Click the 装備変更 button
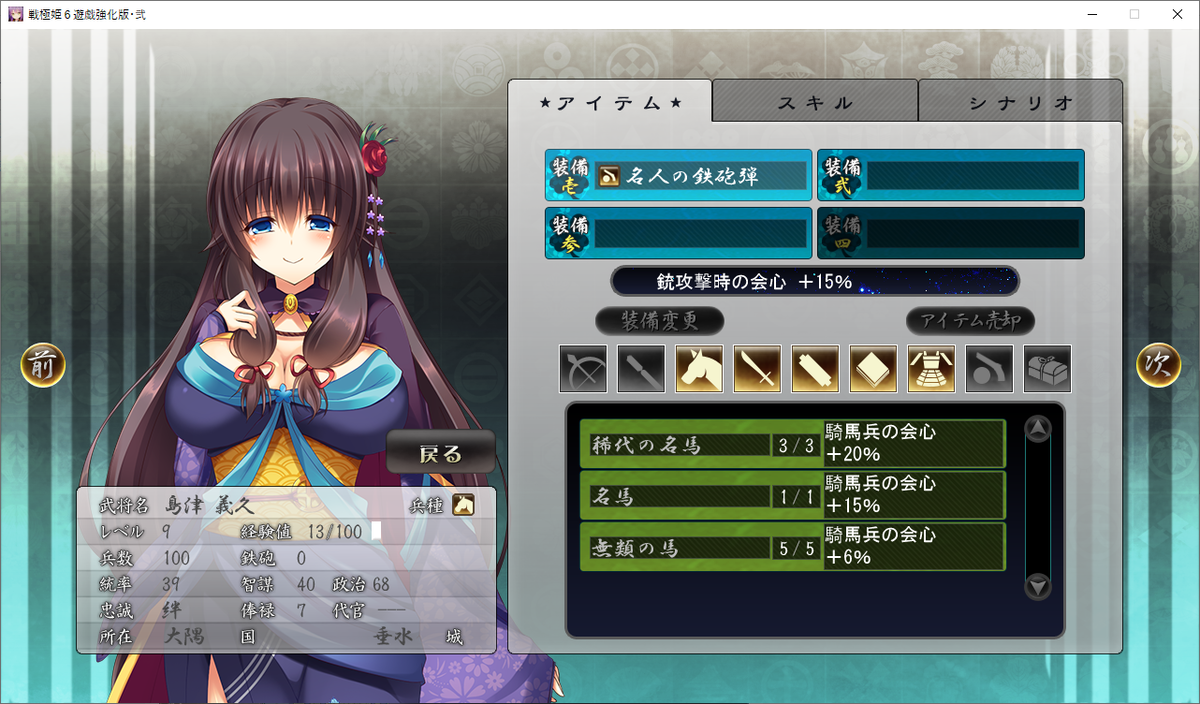 click(x=659, y=321)
